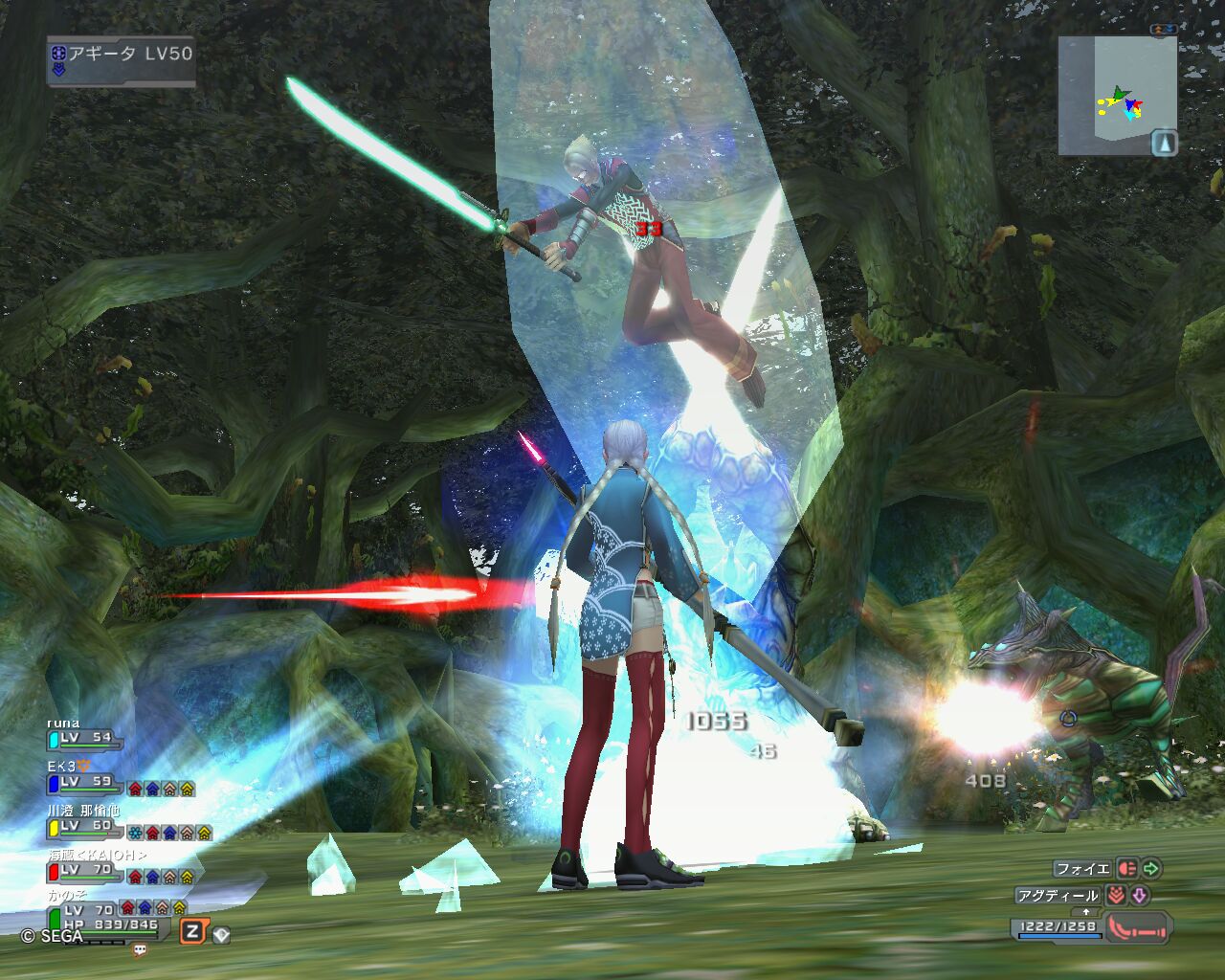Click the orange Z icon
Image resolution: width=1225 pixels, height=980 pixels.
click(193, 931)
